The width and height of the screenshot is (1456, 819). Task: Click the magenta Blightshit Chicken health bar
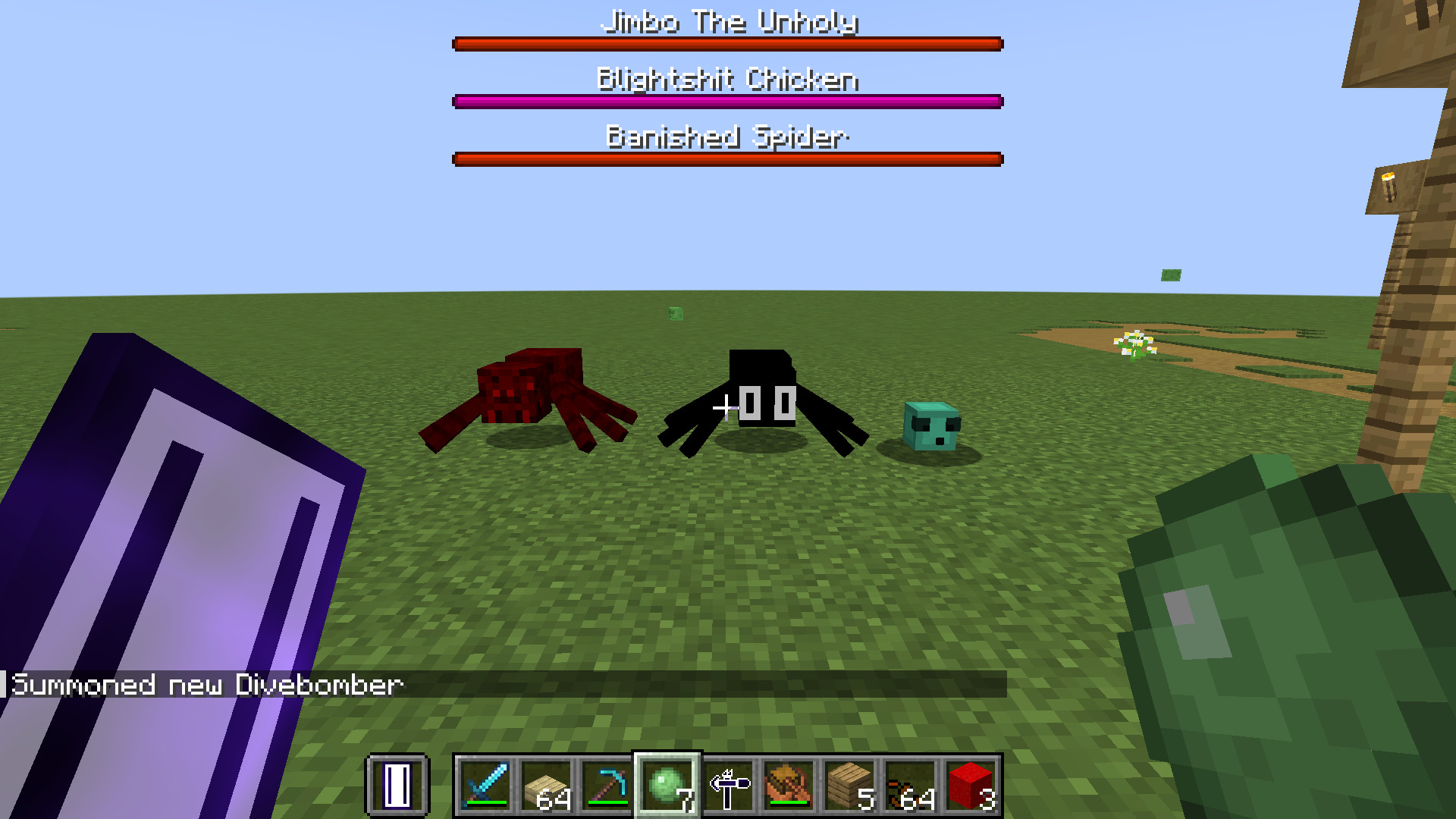[x=726, y=100]
